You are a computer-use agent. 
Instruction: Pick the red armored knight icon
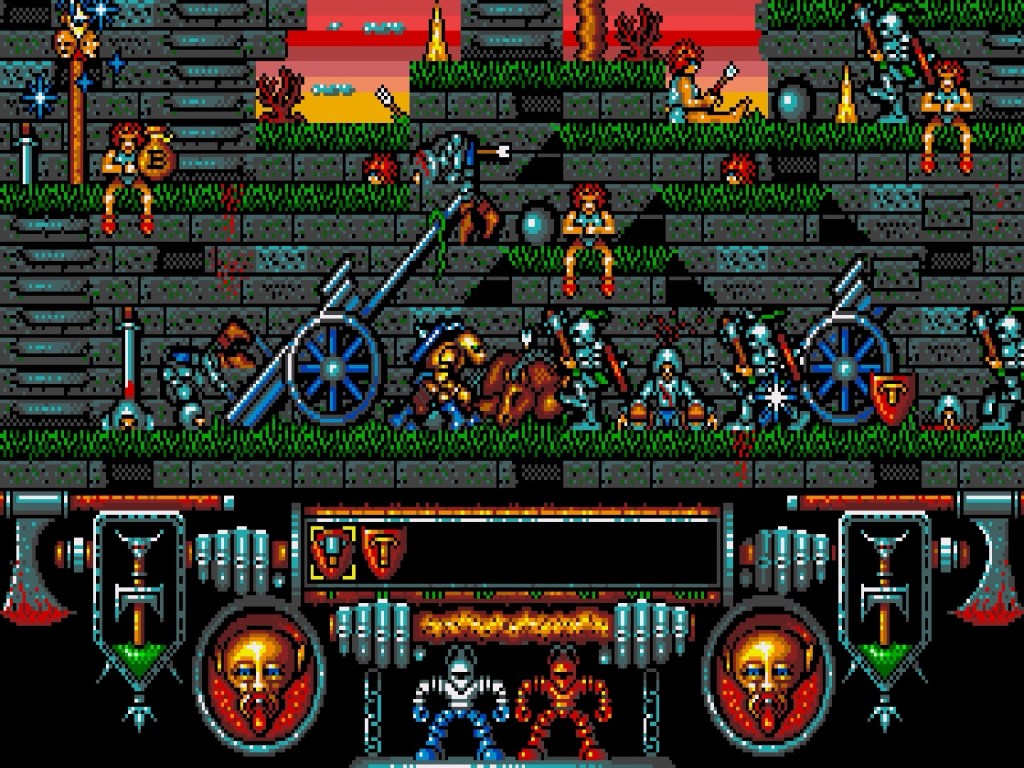[x=562, y=705]
